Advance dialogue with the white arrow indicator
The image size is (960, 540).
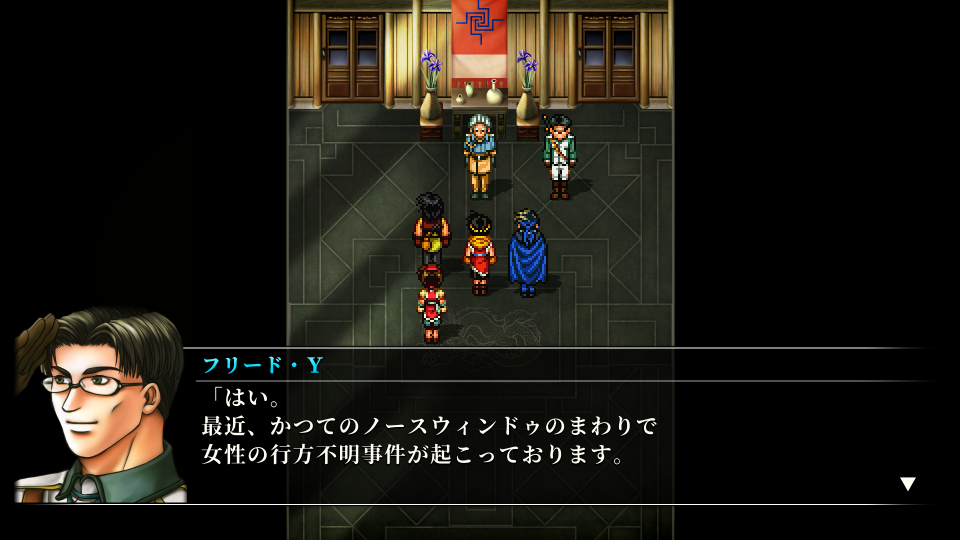pos(907,484)
